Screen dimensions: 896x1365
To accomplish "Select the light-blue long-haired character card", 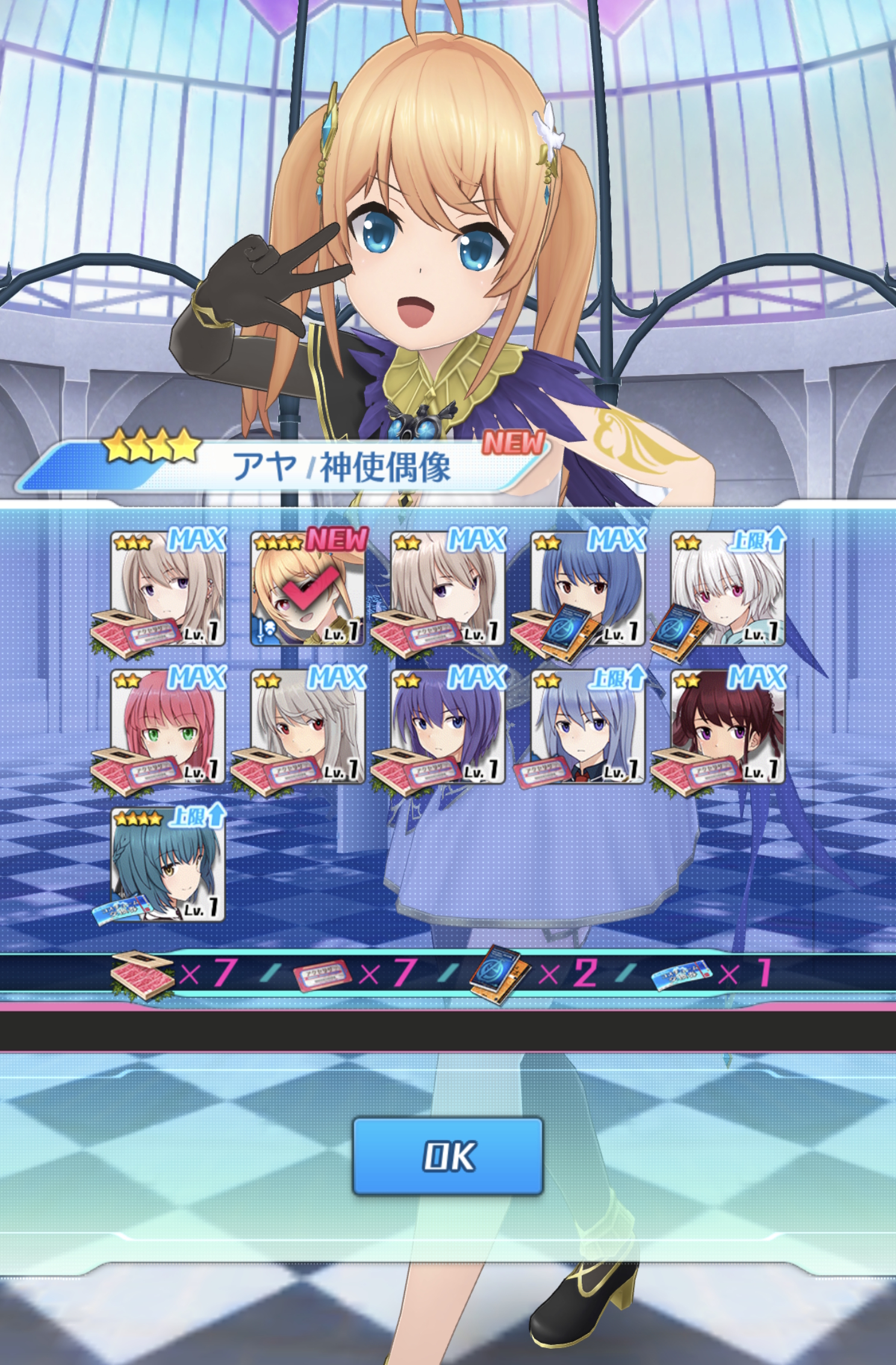I will pos(588,726).
